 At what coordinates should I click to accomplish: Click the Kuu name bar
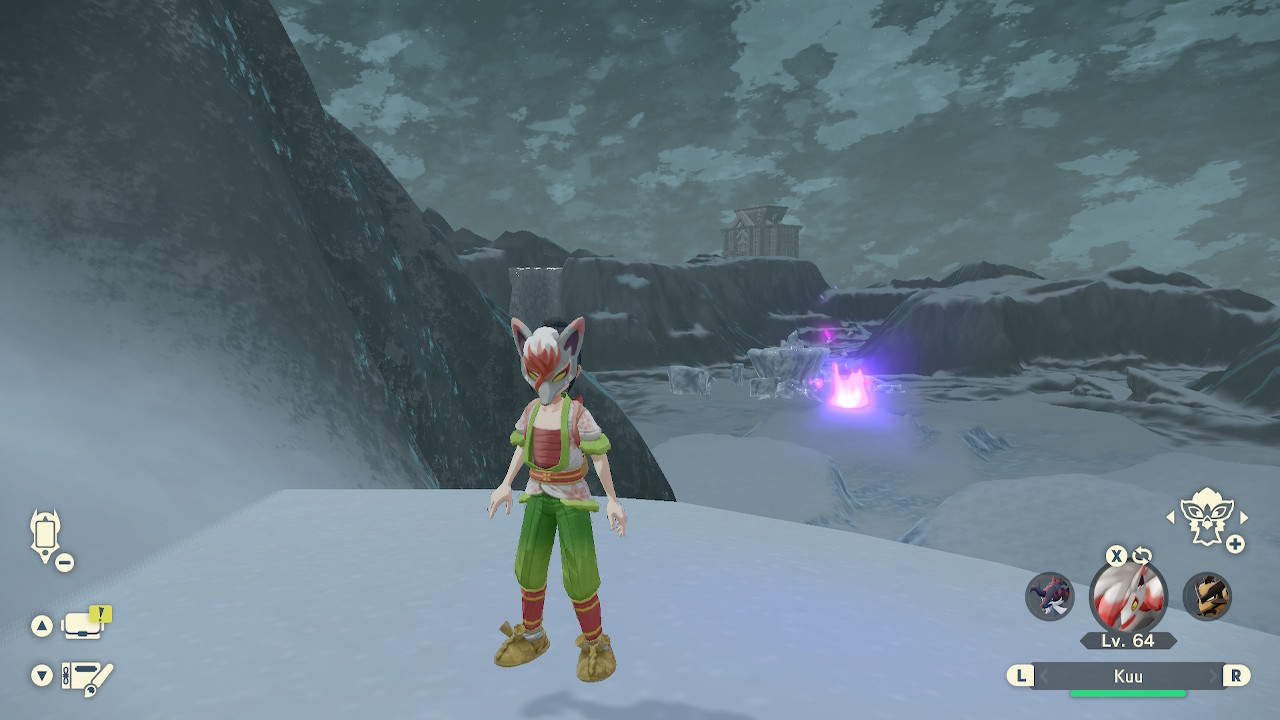[x=1128, y=676]
